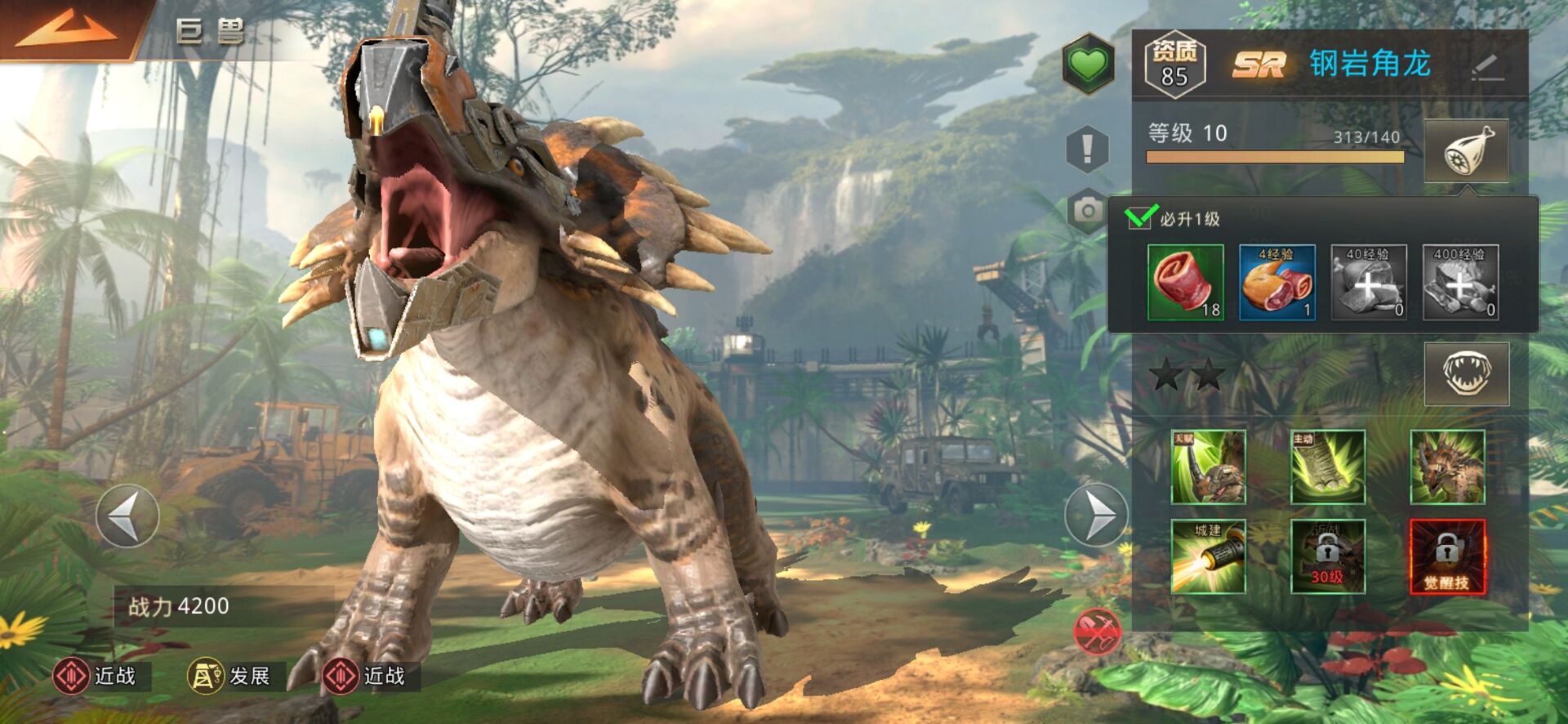Choose the 4经验 meat food item
Viewport: 1568px width, 724px height.
click(x=1276, y=283)
